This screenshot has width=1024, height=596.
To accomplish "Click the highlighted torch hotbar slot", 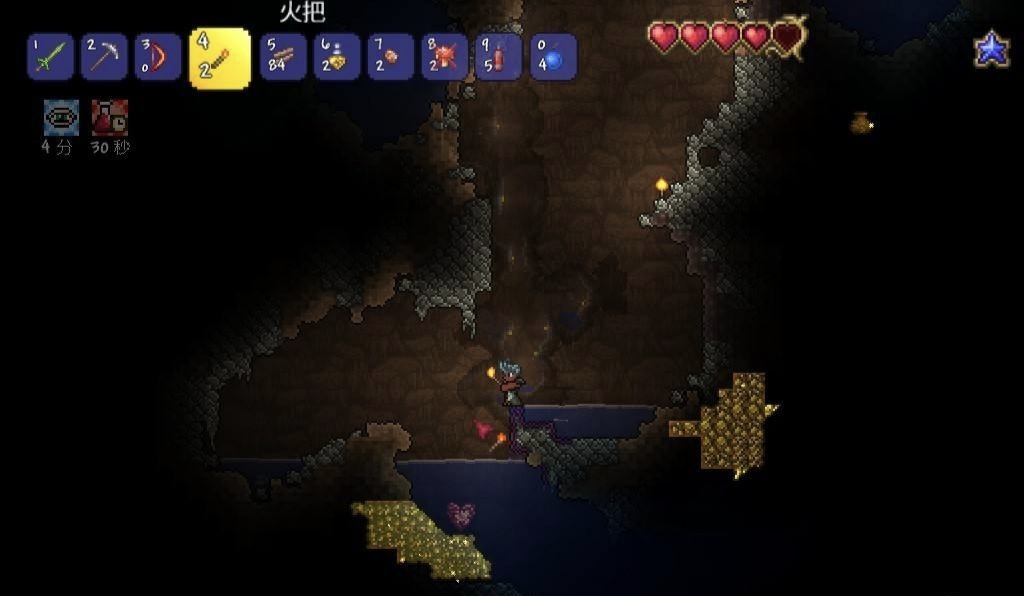I will click(219, 58).
